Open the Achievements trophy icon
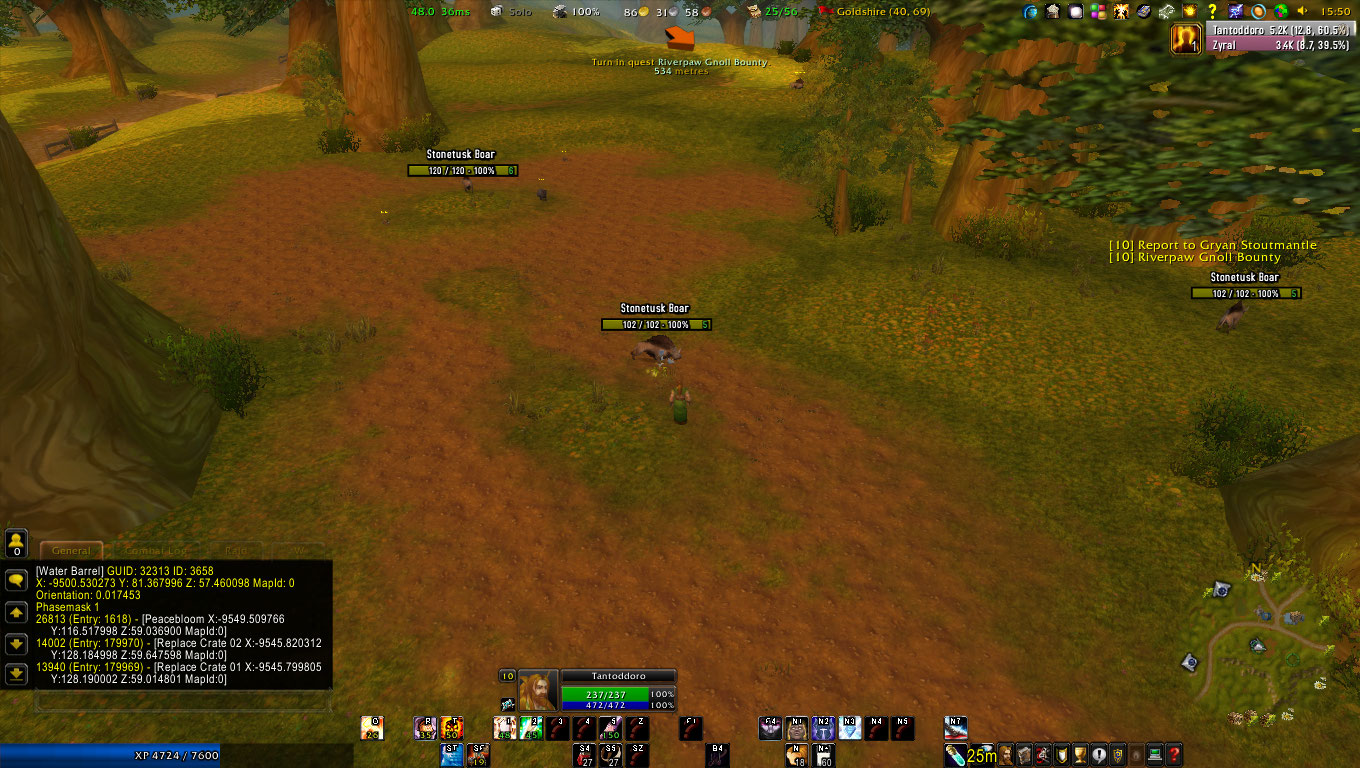This screenshot has width=1360, height=768. point(1081,755)
